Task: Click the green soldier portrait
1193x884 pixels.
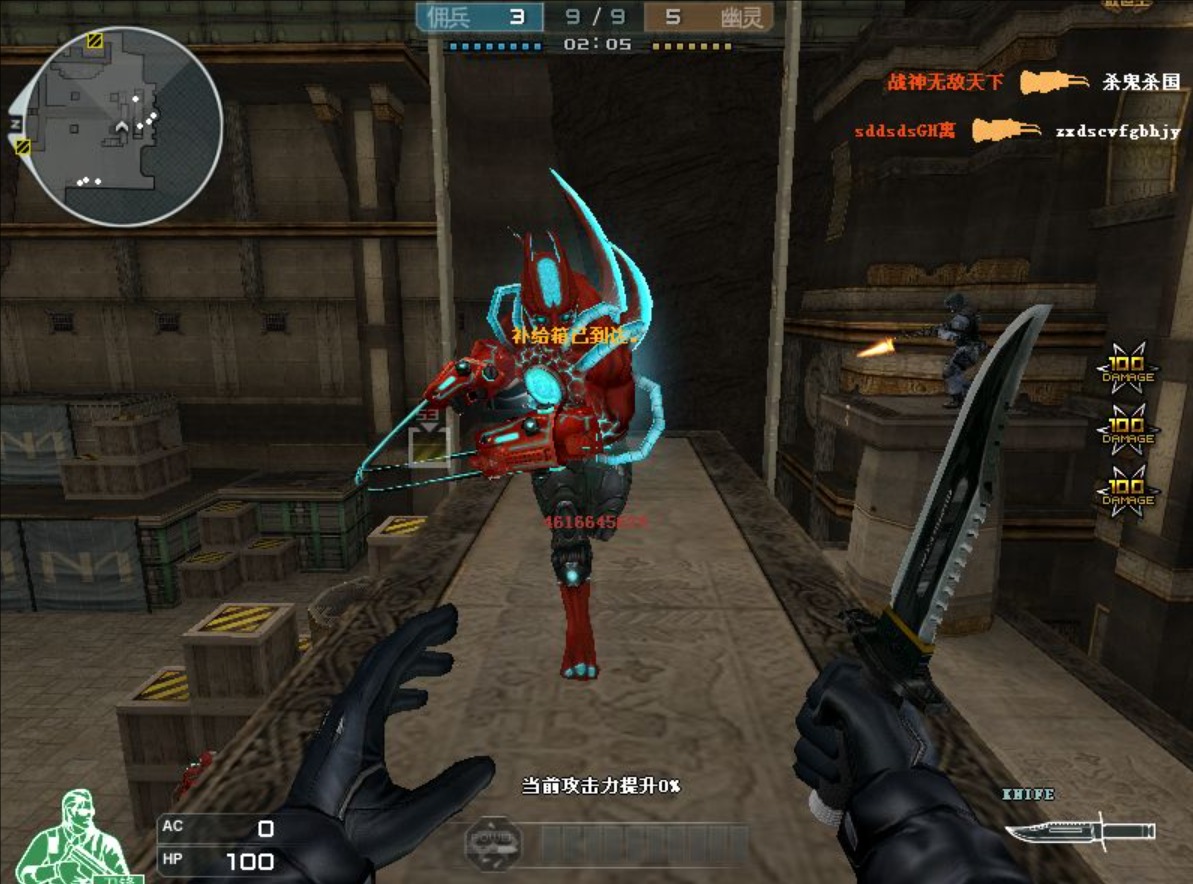Action: tap(76, 838)
